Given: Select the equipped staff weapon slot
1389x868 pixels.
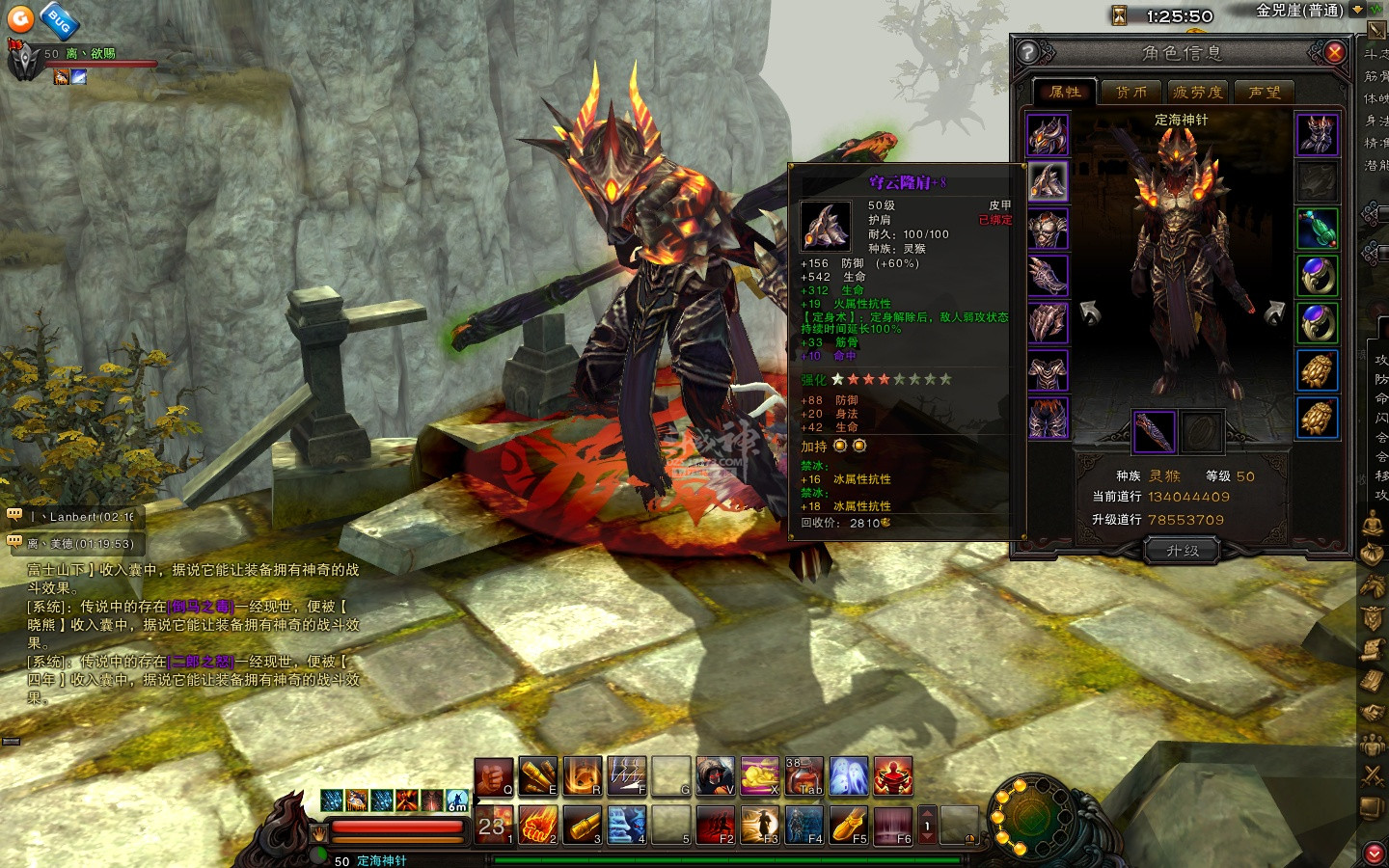Looking at the screenshot, I should [x=1154, y=432].
